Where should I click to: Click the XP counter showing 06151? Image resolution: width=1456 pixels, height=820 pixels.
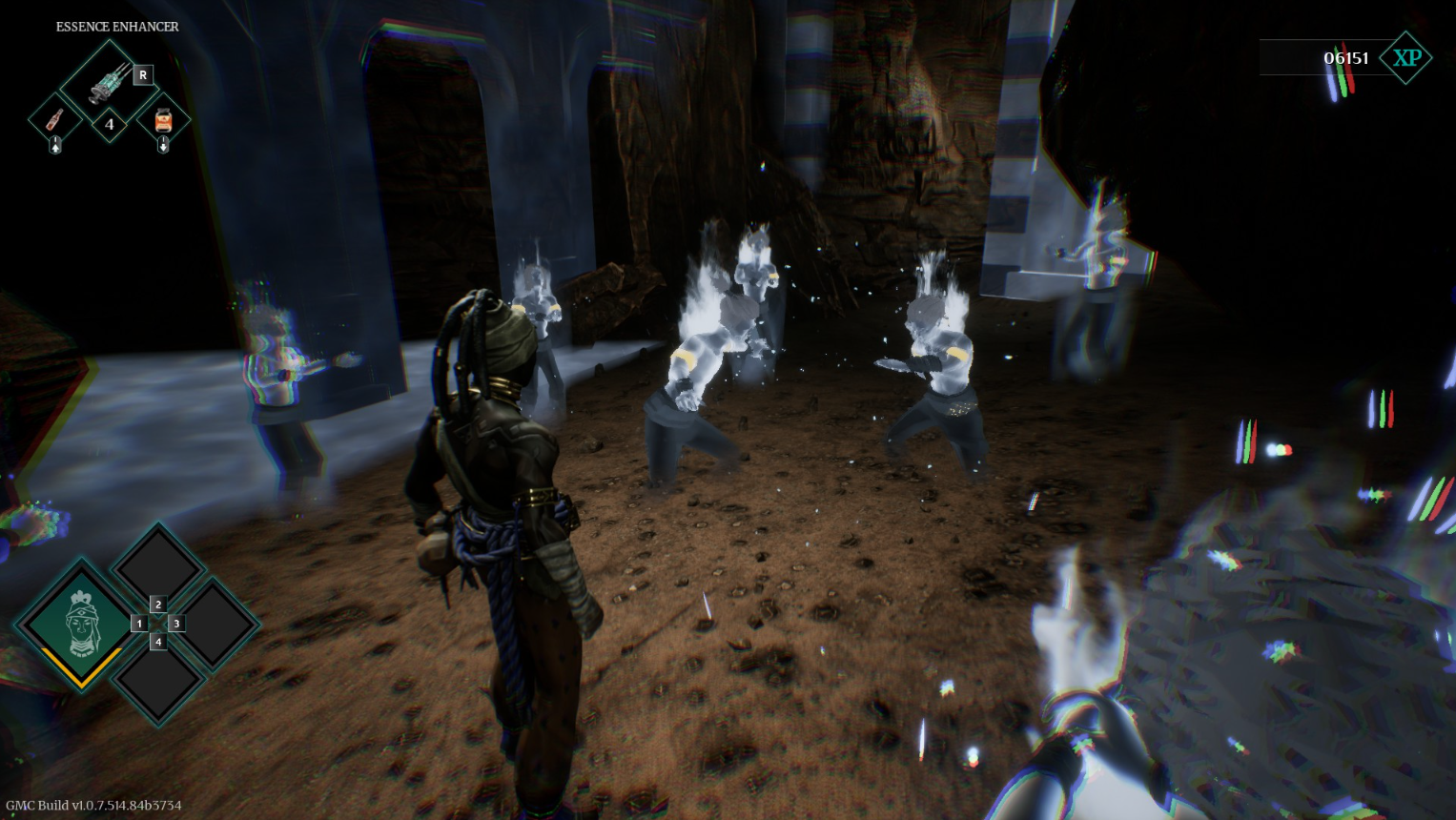coord(1344,57)
